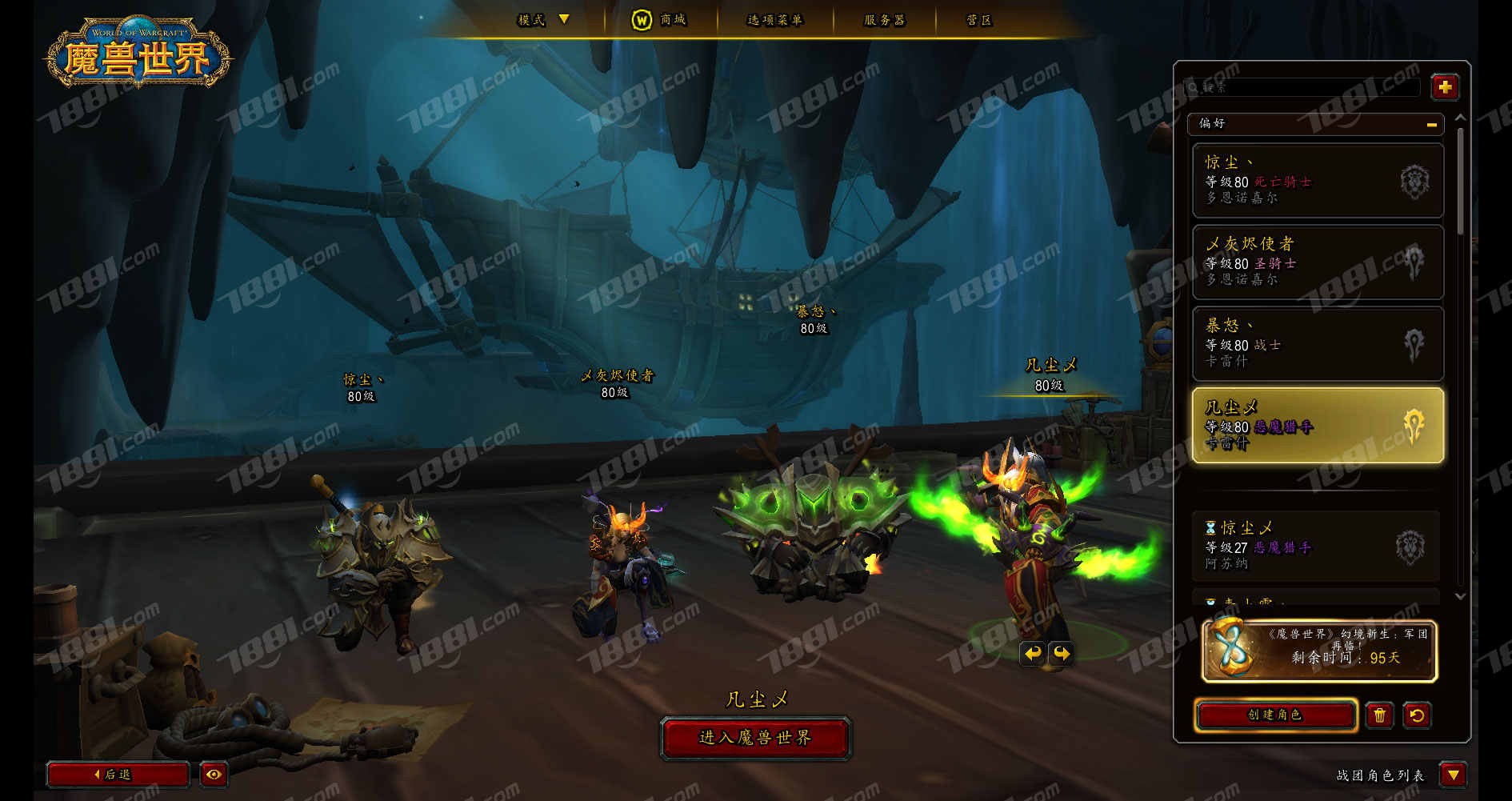Open the 模式 mode dropdown
Screen dimensions: 1512x801
(543, 20)
